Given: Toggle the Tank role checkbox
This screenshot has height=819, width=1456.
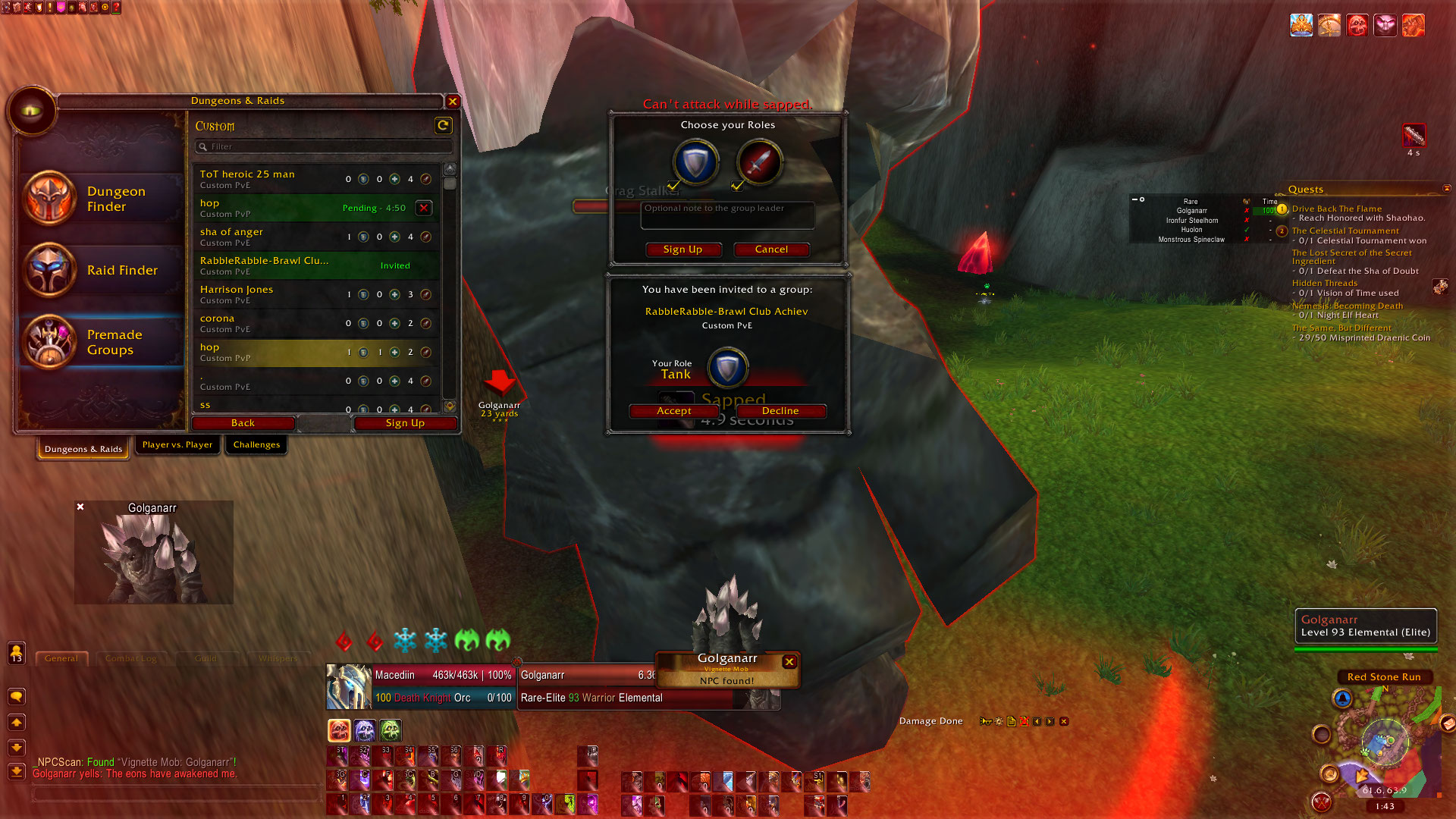Looking at the screenshot, I should [x=673, y=185].
